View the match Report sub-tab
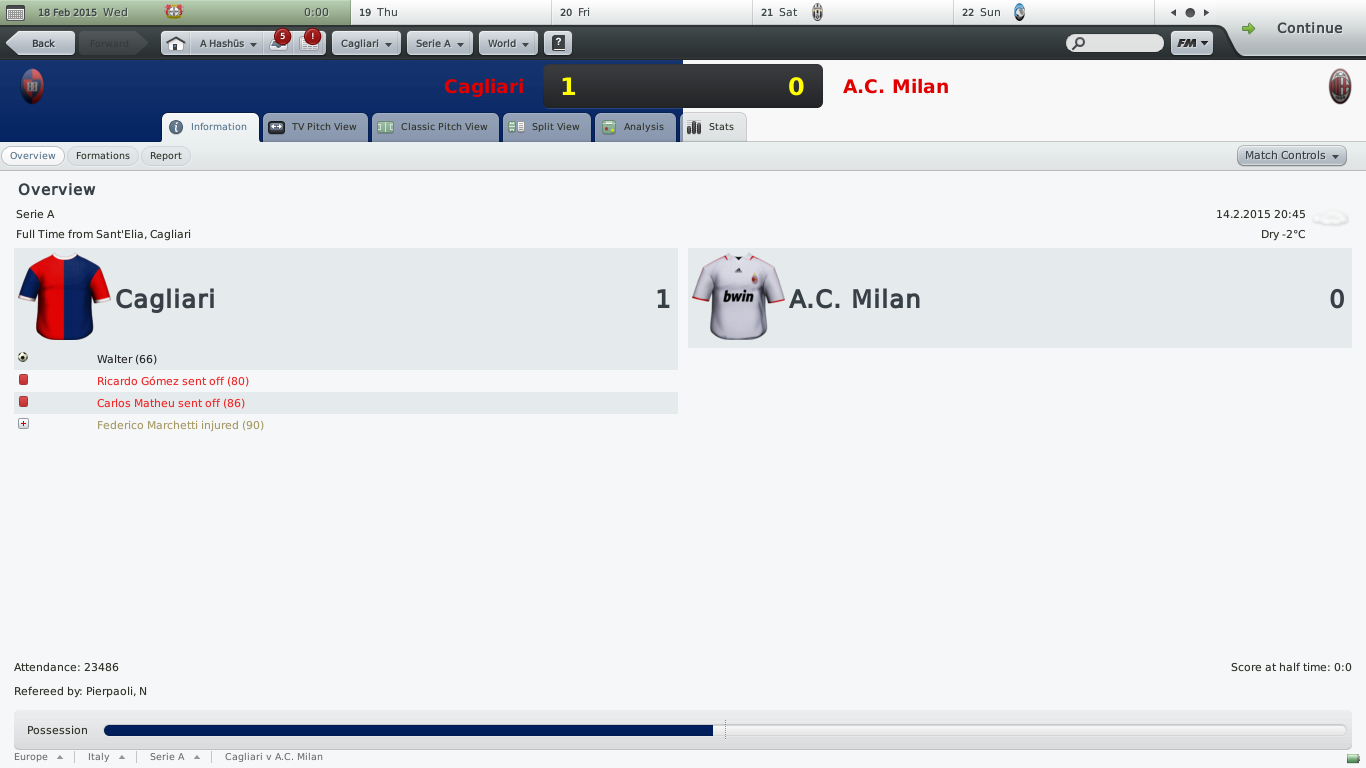The height and width of the screenshot is (768, 1366). 166,156
